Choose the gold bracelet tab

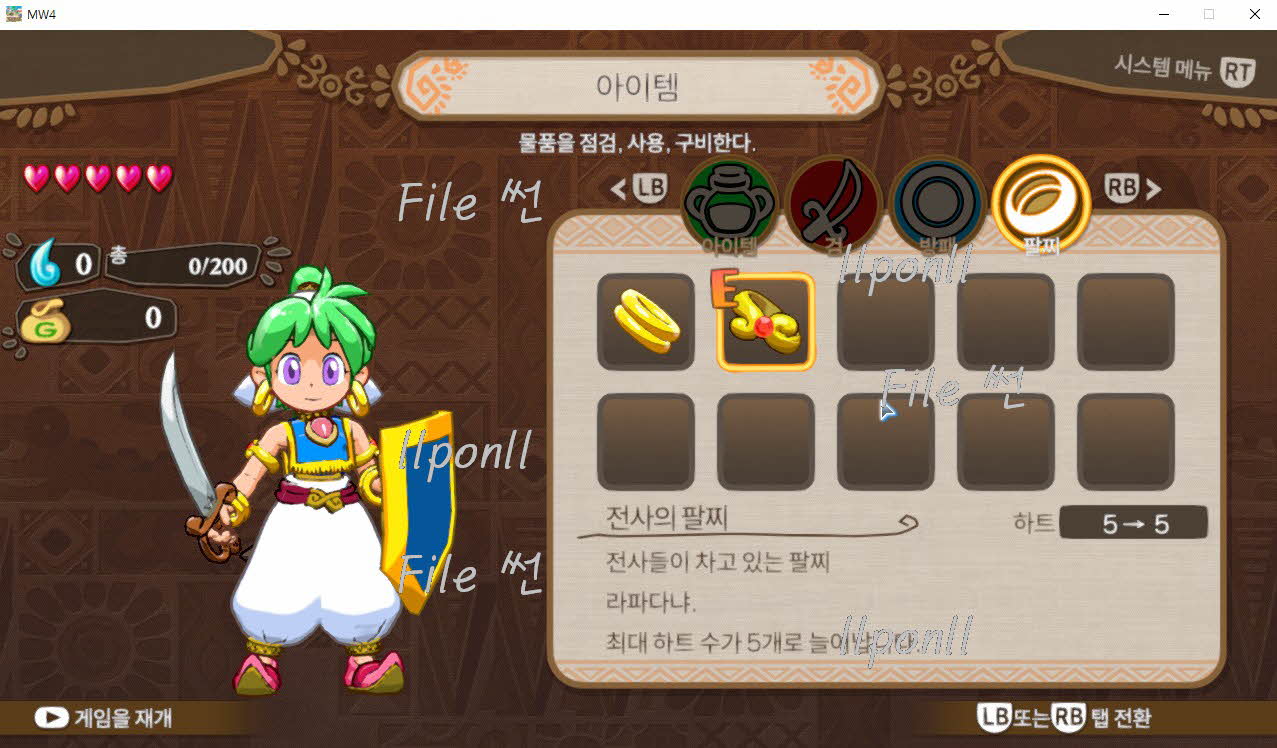click(1041, 205)
